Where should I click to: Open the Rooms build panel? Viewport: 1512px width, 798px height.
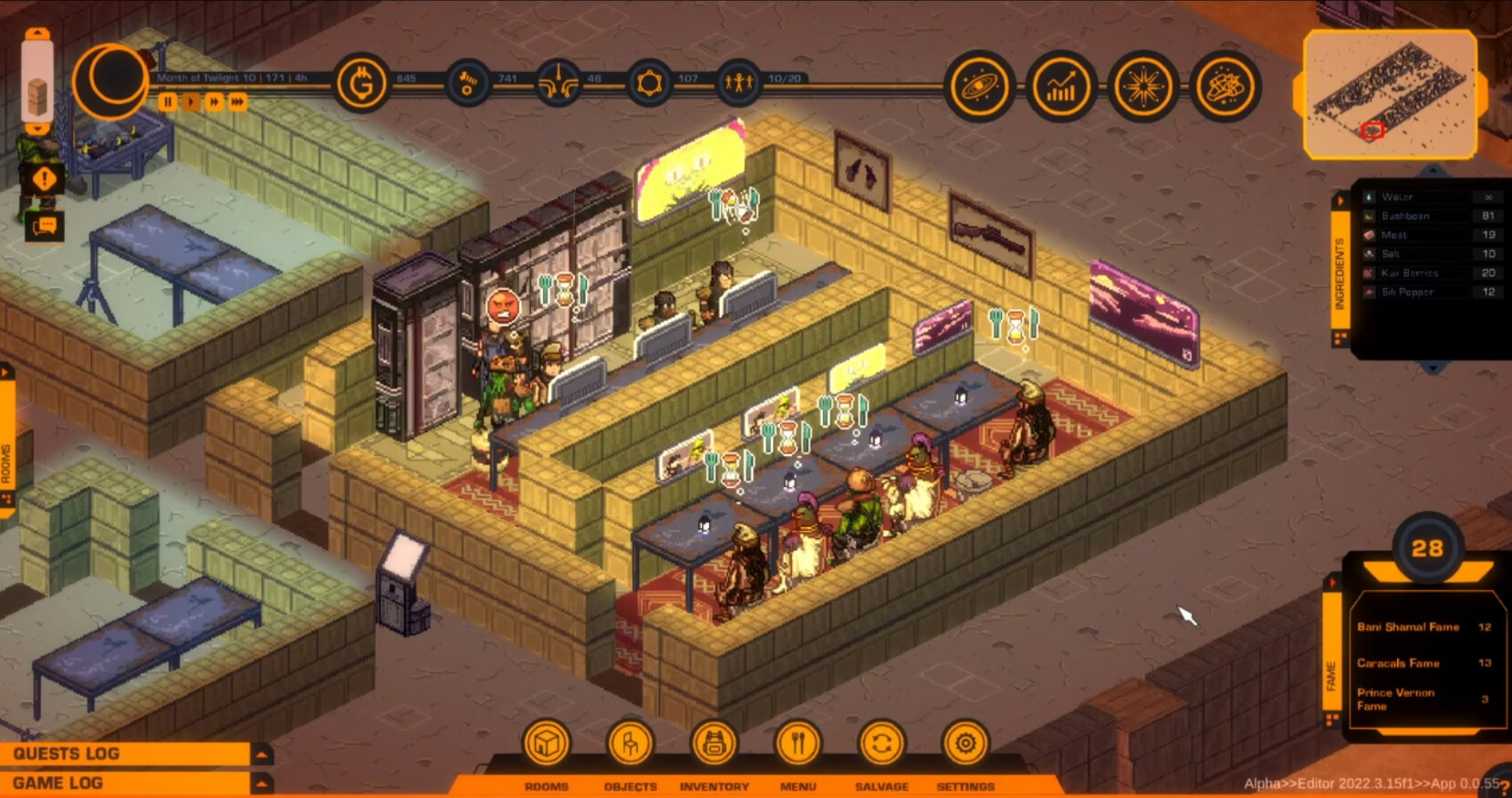pos(545,743)
